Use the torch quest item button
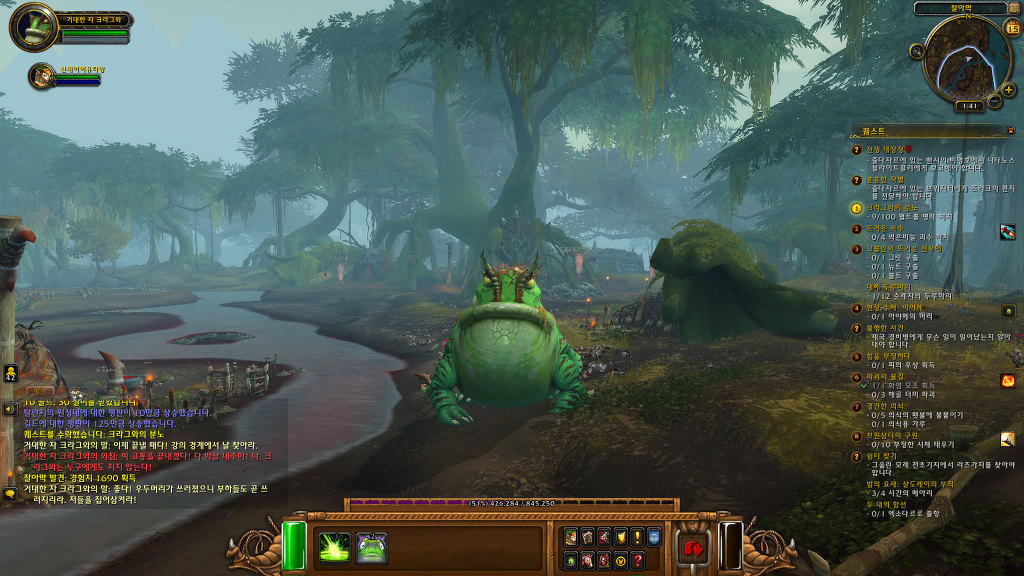Screen dimensions: 1024x576 pos(1007,439)
